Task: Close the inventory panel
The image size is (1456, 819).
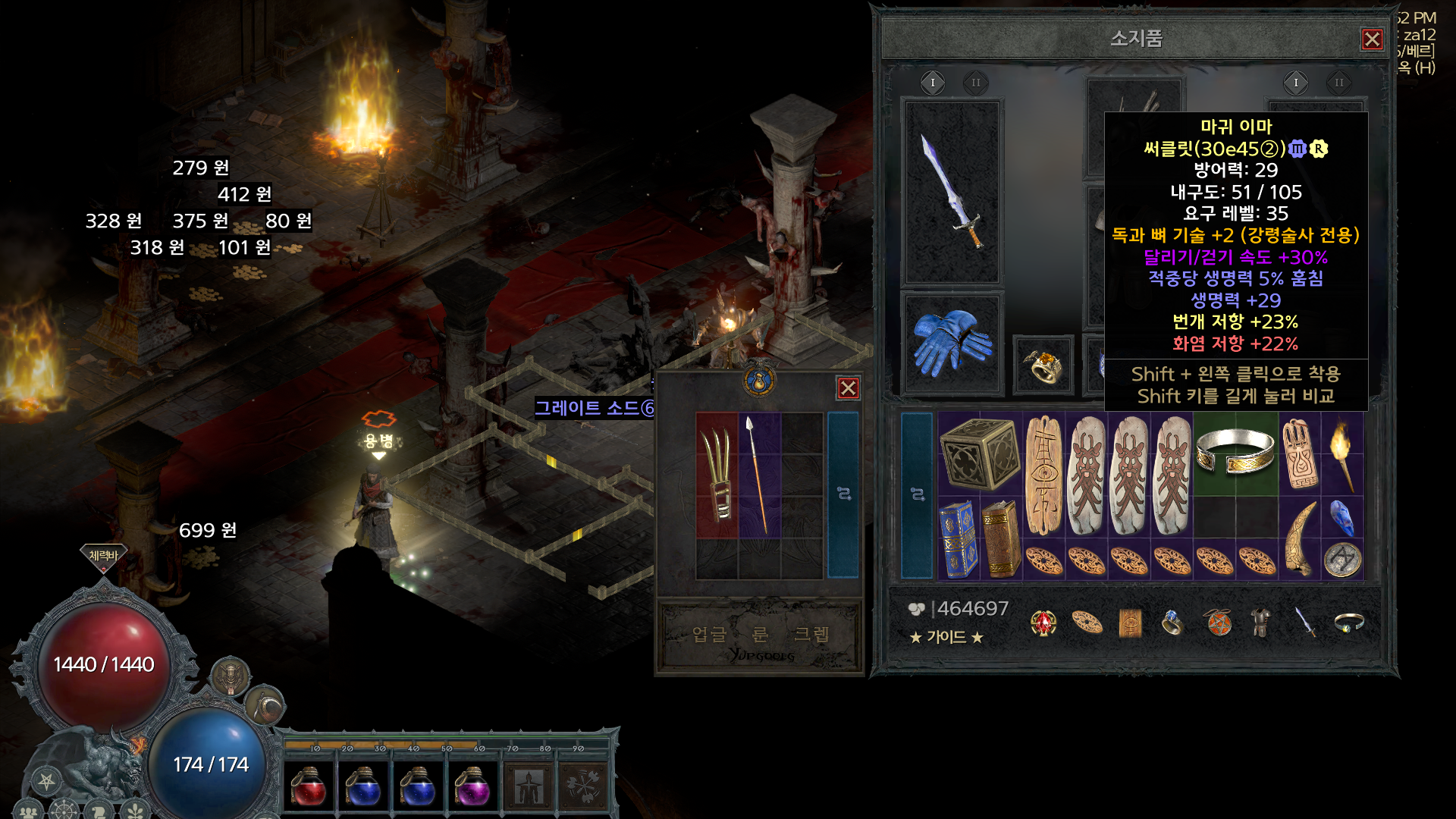Action: pyautogui.click(x=1372, y=39)
